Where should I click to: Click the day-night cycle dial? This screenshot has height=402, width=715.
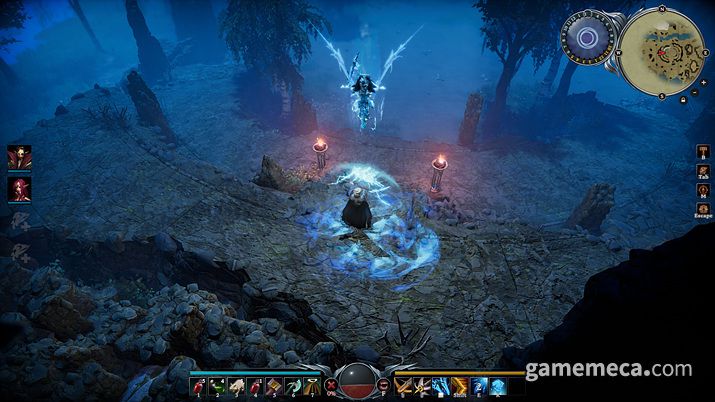(x=583, y=40)
